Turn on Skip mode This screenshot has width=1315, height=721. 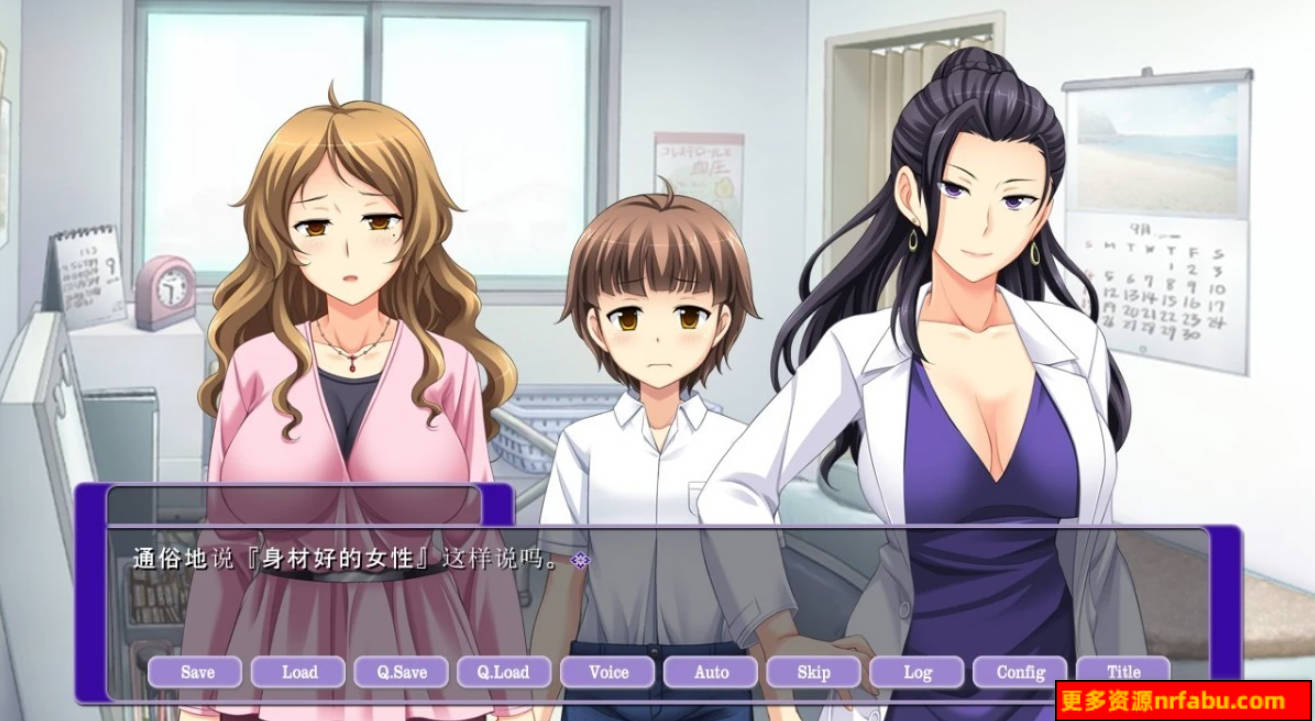(x=812, y=672)
